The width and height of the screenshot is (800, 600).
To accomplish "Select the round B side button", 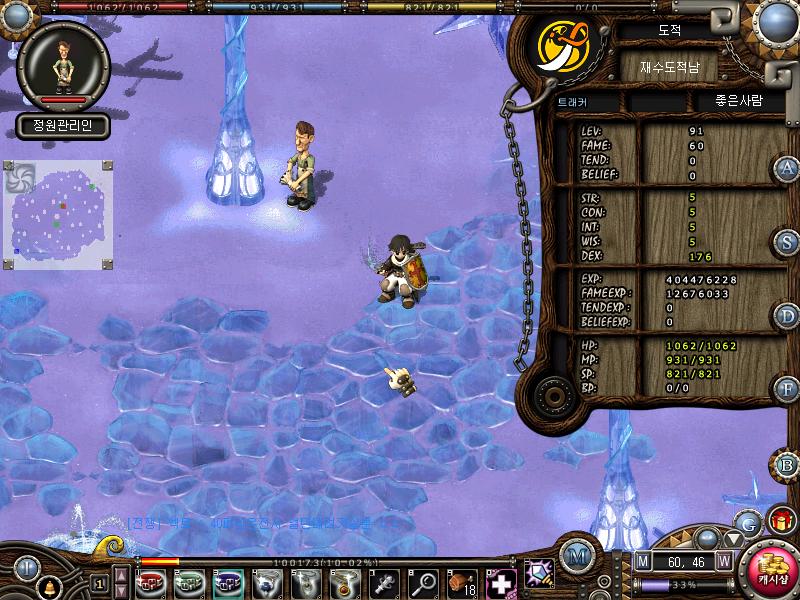I will 787,464.
